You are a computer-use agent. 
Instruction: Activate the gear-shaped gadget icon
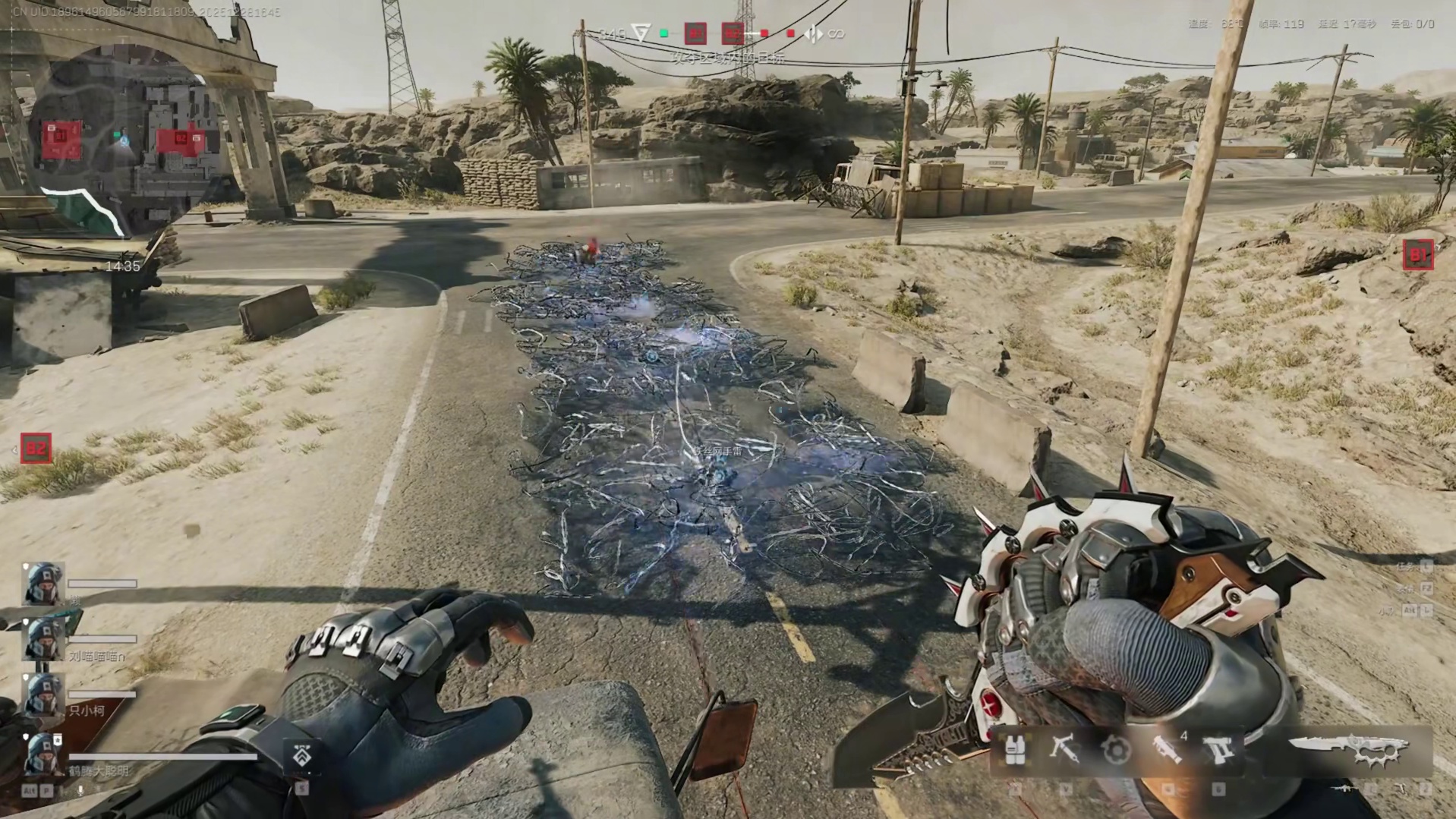1116,751
